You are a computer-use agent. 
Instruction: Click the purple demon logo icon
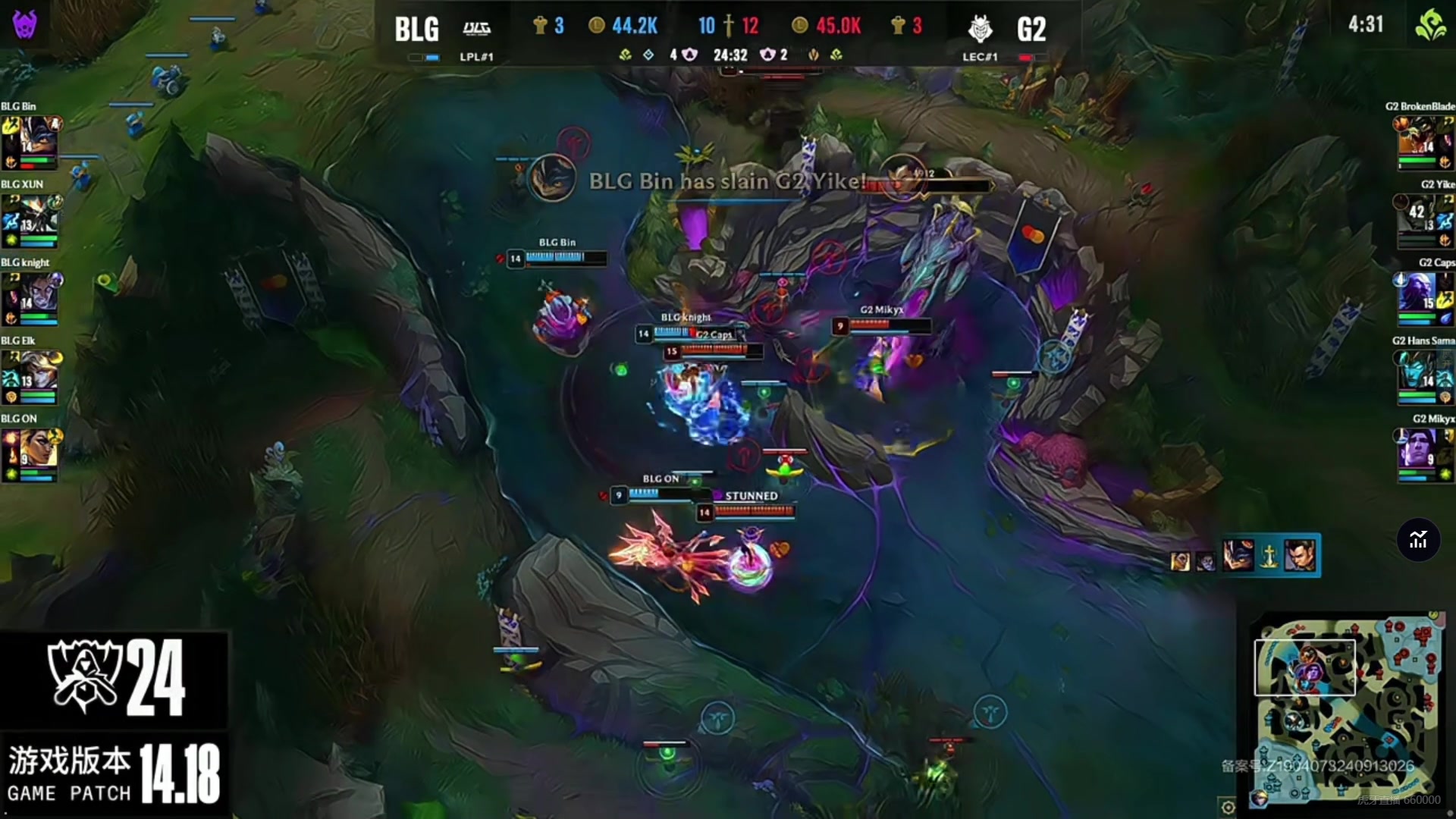tap(25, 24)
